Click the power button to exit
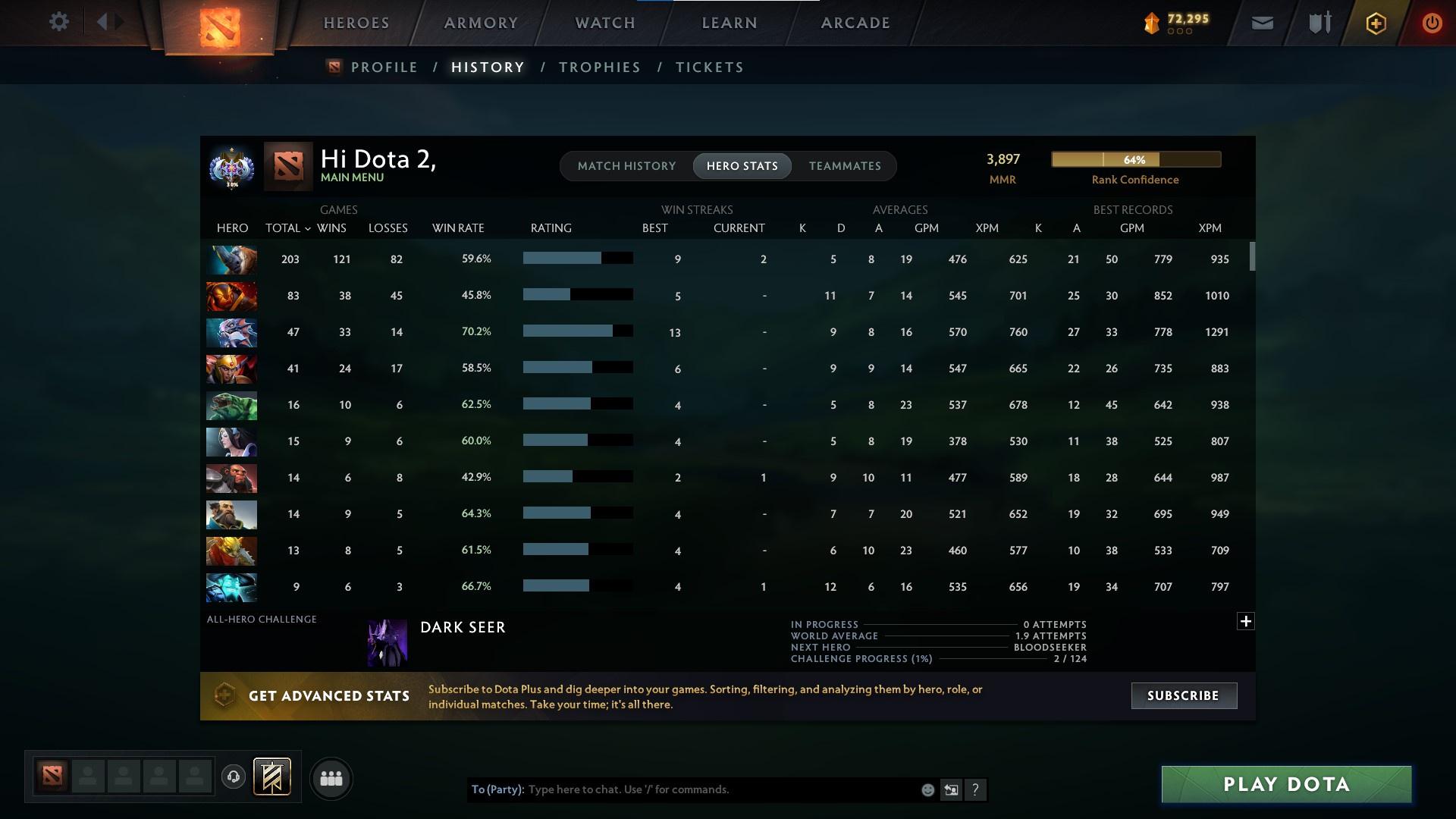 (1432, 23)
